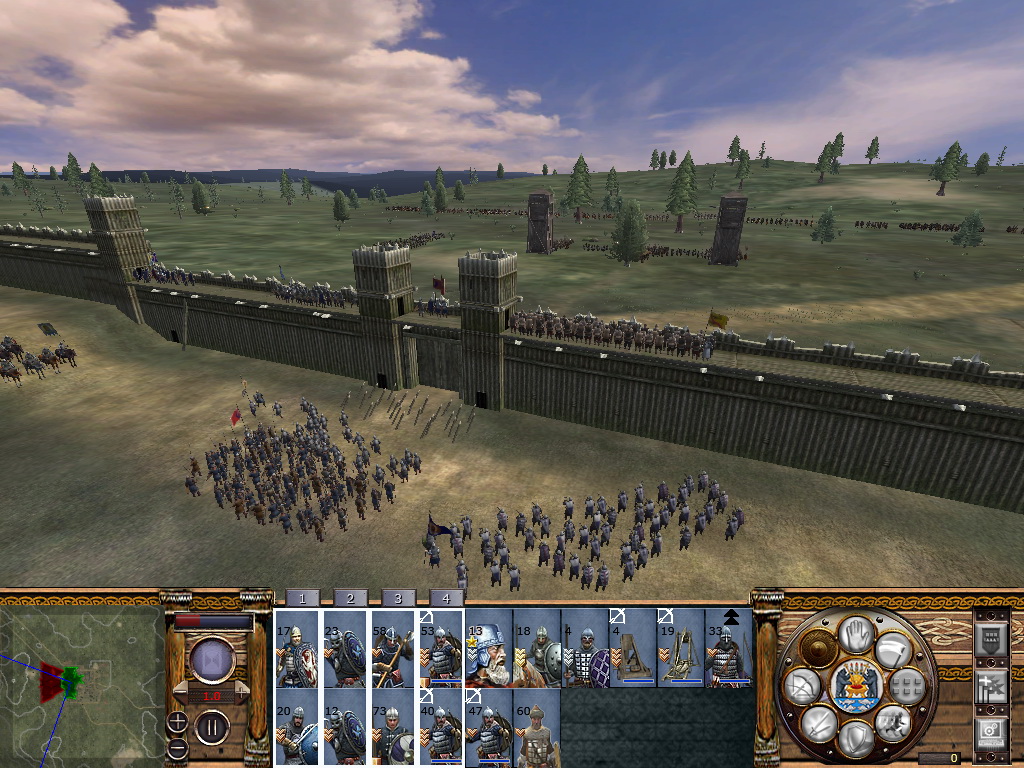Select the catapult unit card
The image size is (1024, 768).
[x=633, y=656]
